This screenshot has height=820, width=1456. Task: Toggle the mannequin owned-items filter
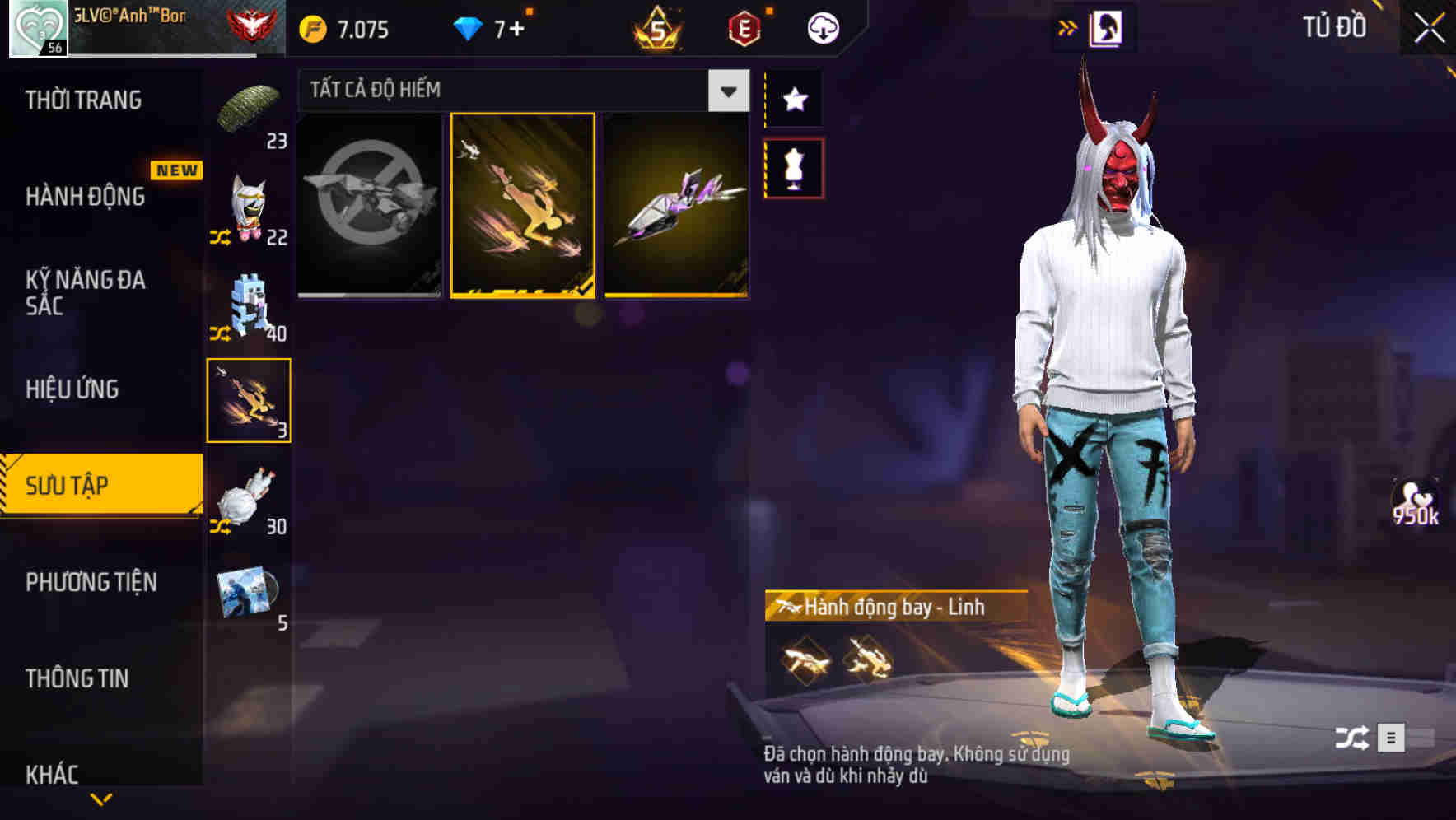(794, 168)
